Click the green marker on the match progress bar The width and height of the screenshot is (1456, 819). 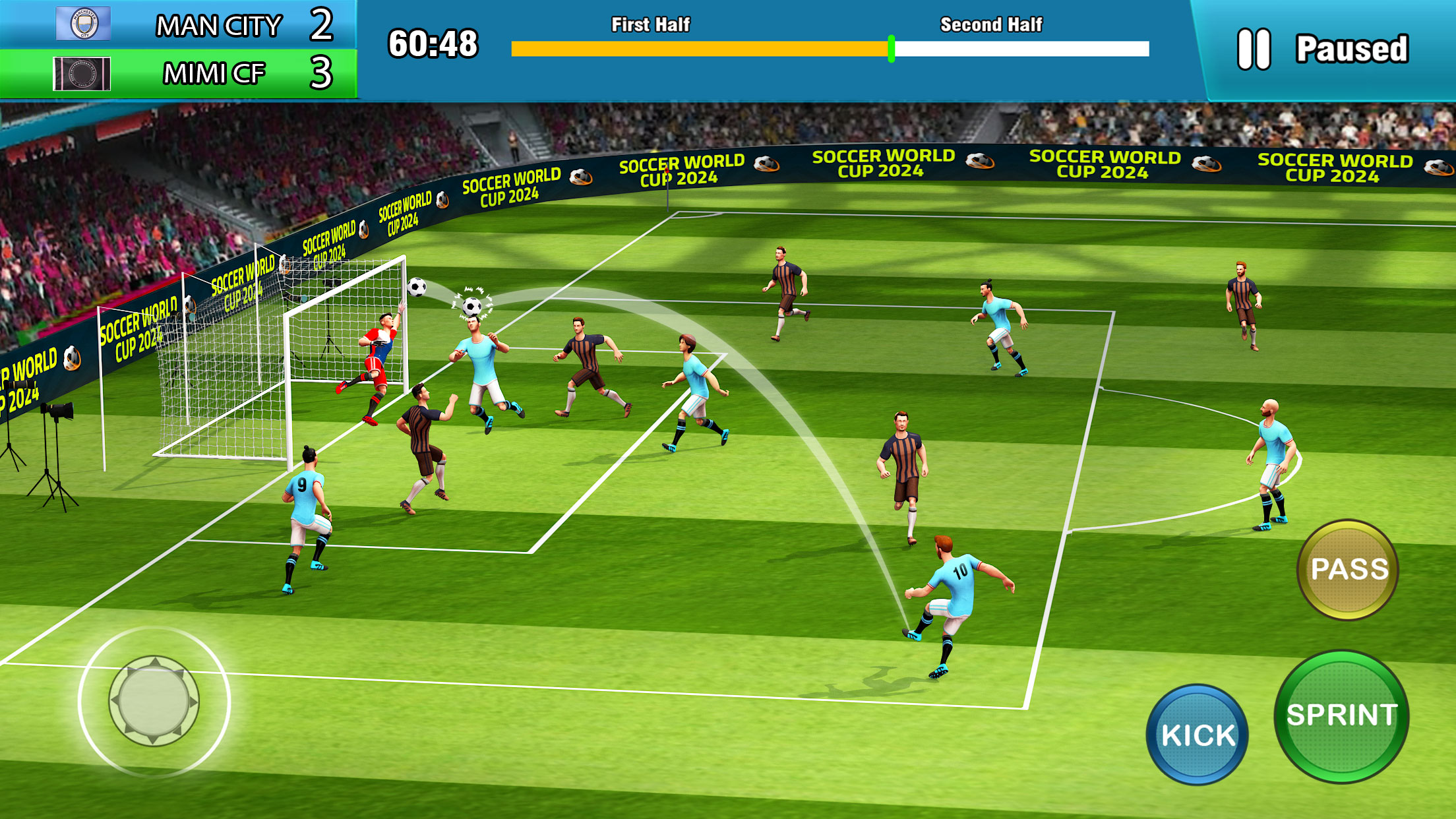[x=892, y=47]
